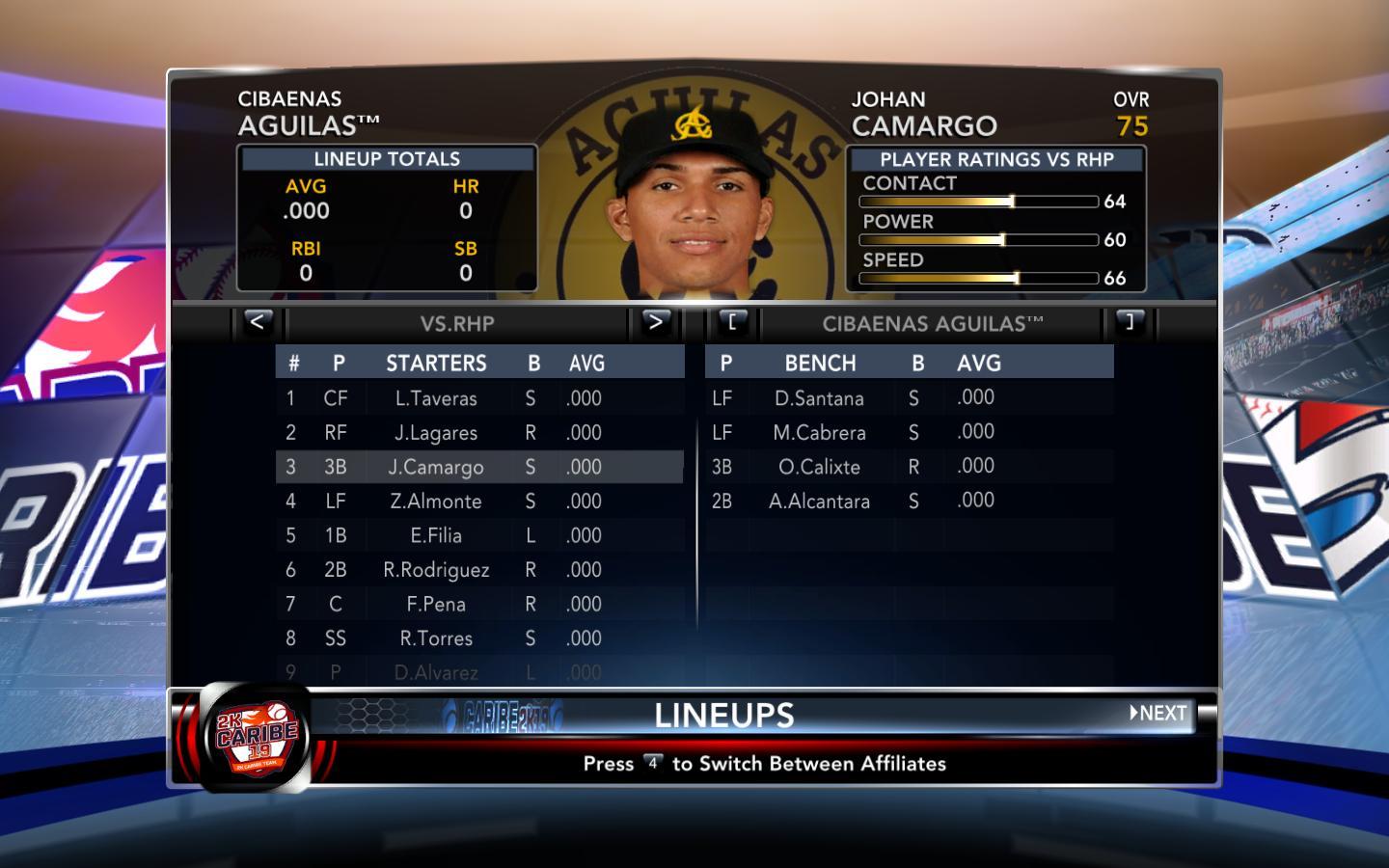Viewport: 1389px width, 868px height.
Task: Choose J.Camargo at third base
Action: [436, 468]
